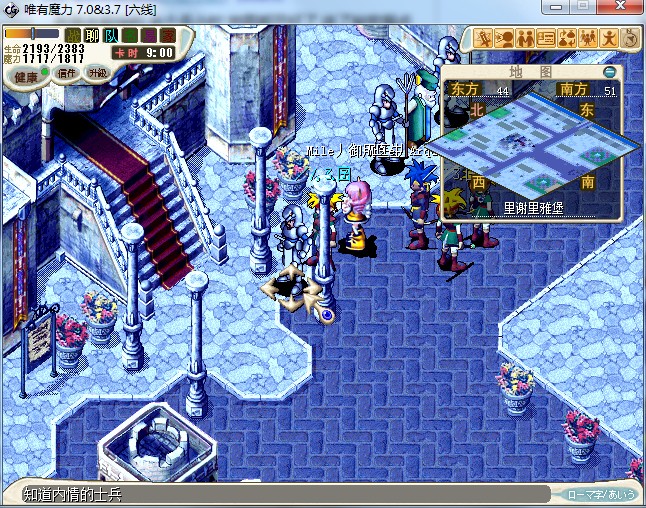Viewport: 646px width, 508px height.
Task: Click the two-people handshake icon
Action: coord(525,38)
